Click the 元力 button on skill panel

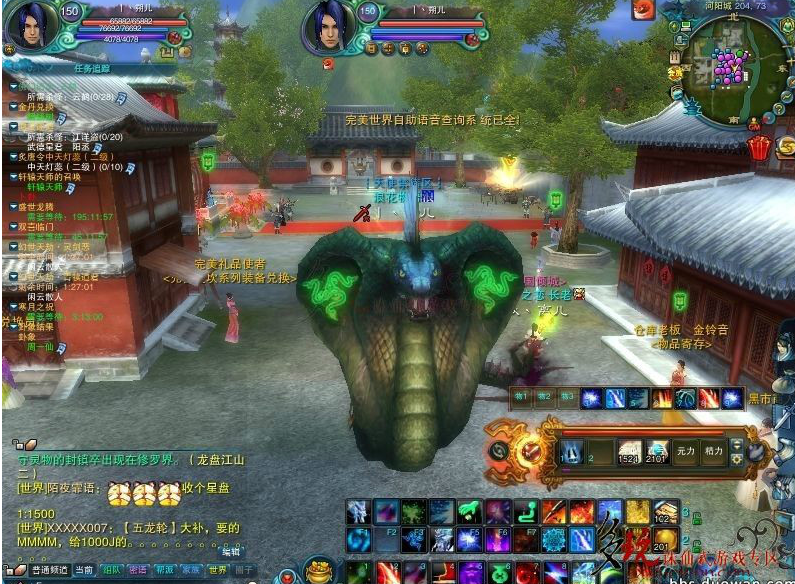[684, 451]
